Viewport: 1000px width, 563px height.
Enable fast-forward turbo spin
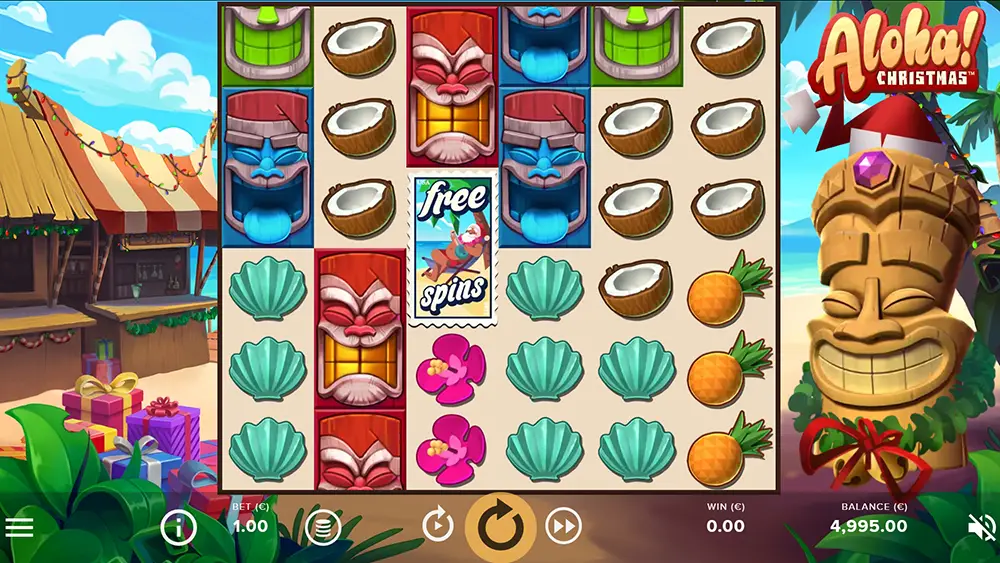click(x=564, y=525)
